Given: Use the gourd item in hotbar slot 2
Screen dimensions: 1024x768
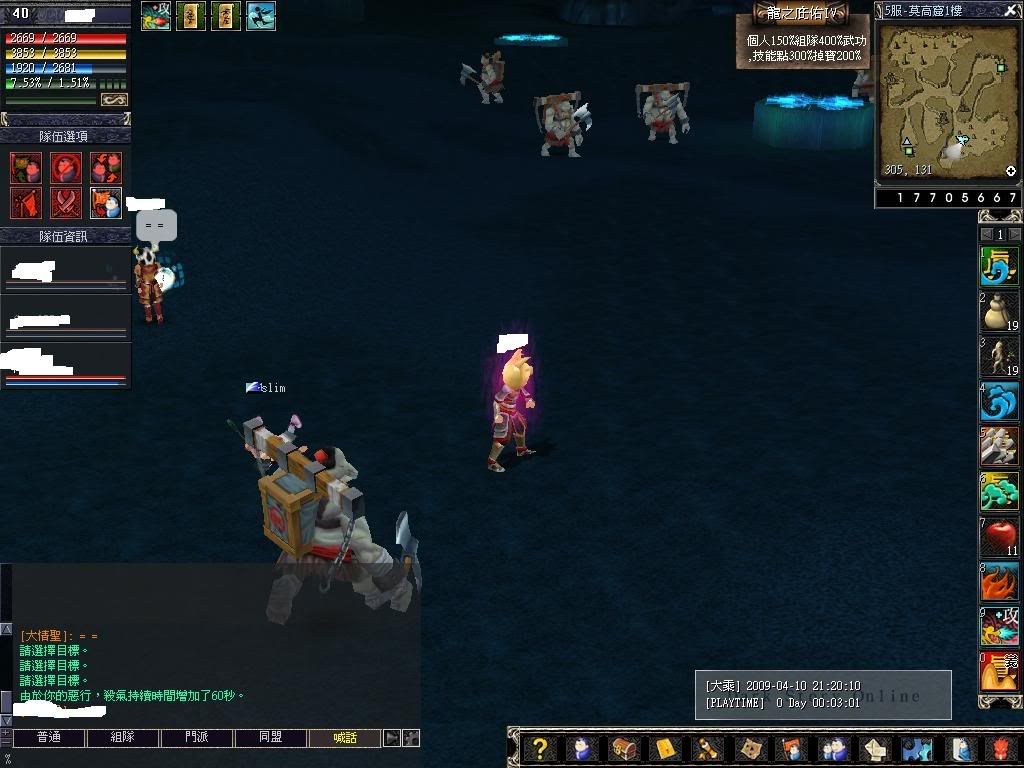Looking at the screenshot, I should click(x=999, y=312).
